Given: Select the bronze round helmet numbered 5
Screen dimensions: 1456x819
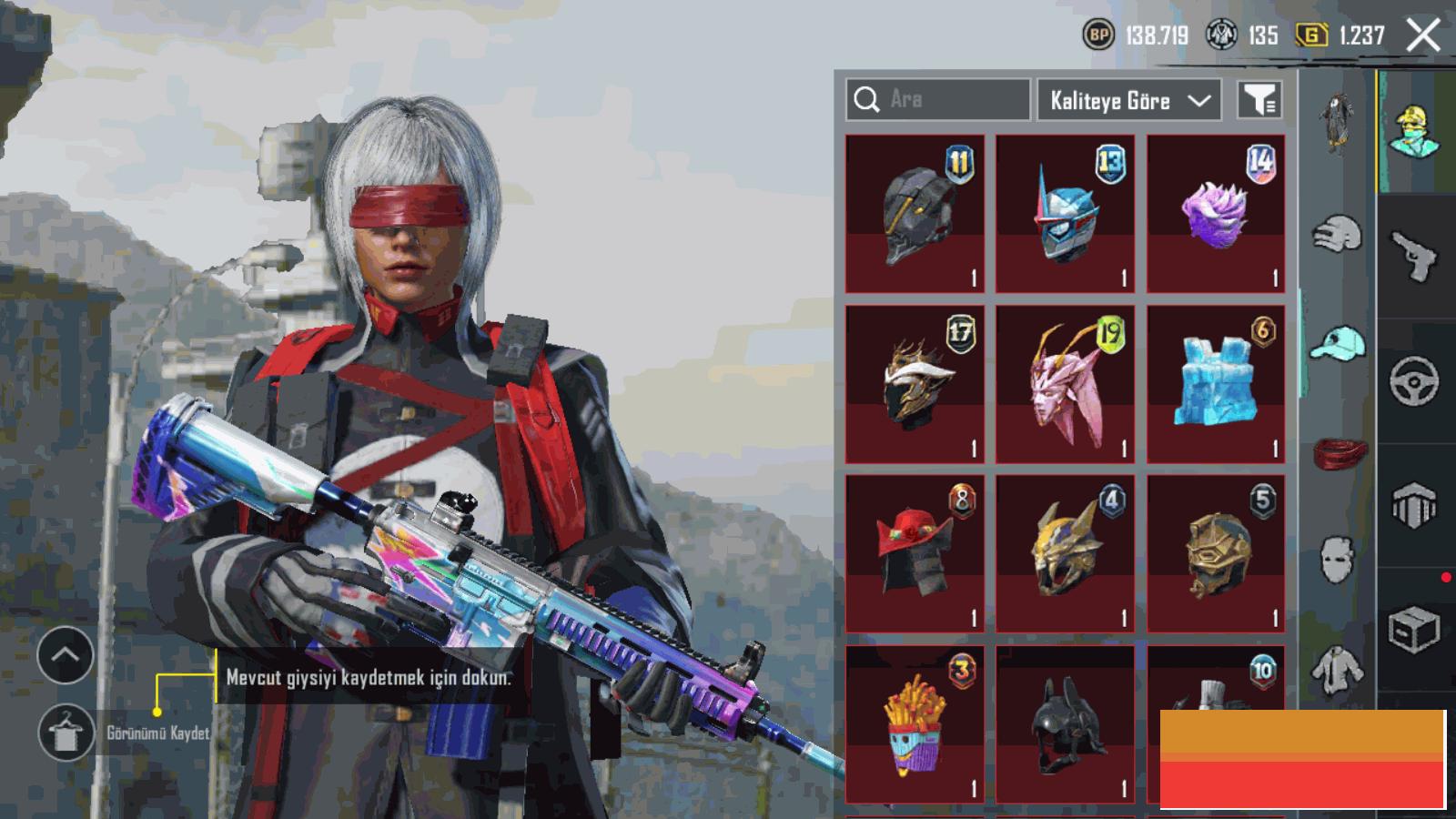Looking at the screenshot, I should click(x=1216, y=553).
